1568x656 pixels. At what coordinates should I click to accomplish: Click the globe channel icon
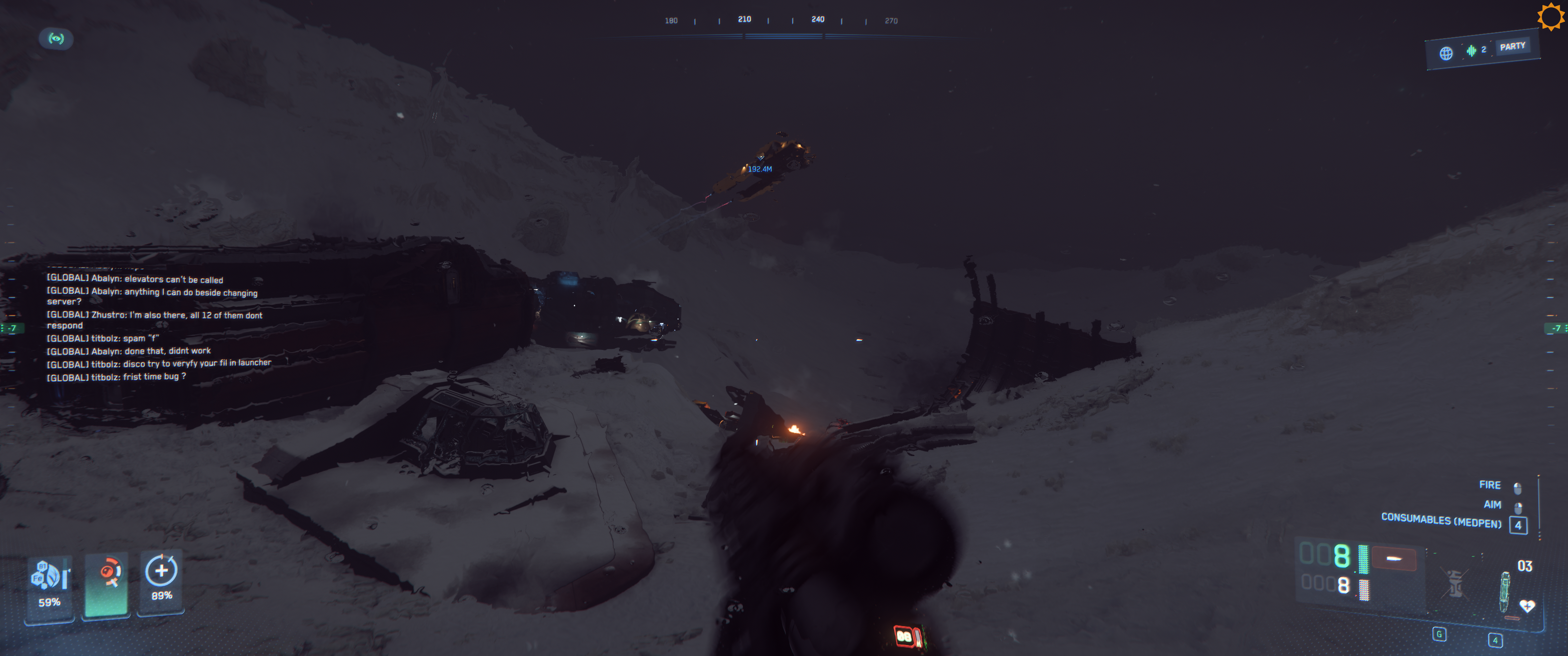[x=1446, y=54]
